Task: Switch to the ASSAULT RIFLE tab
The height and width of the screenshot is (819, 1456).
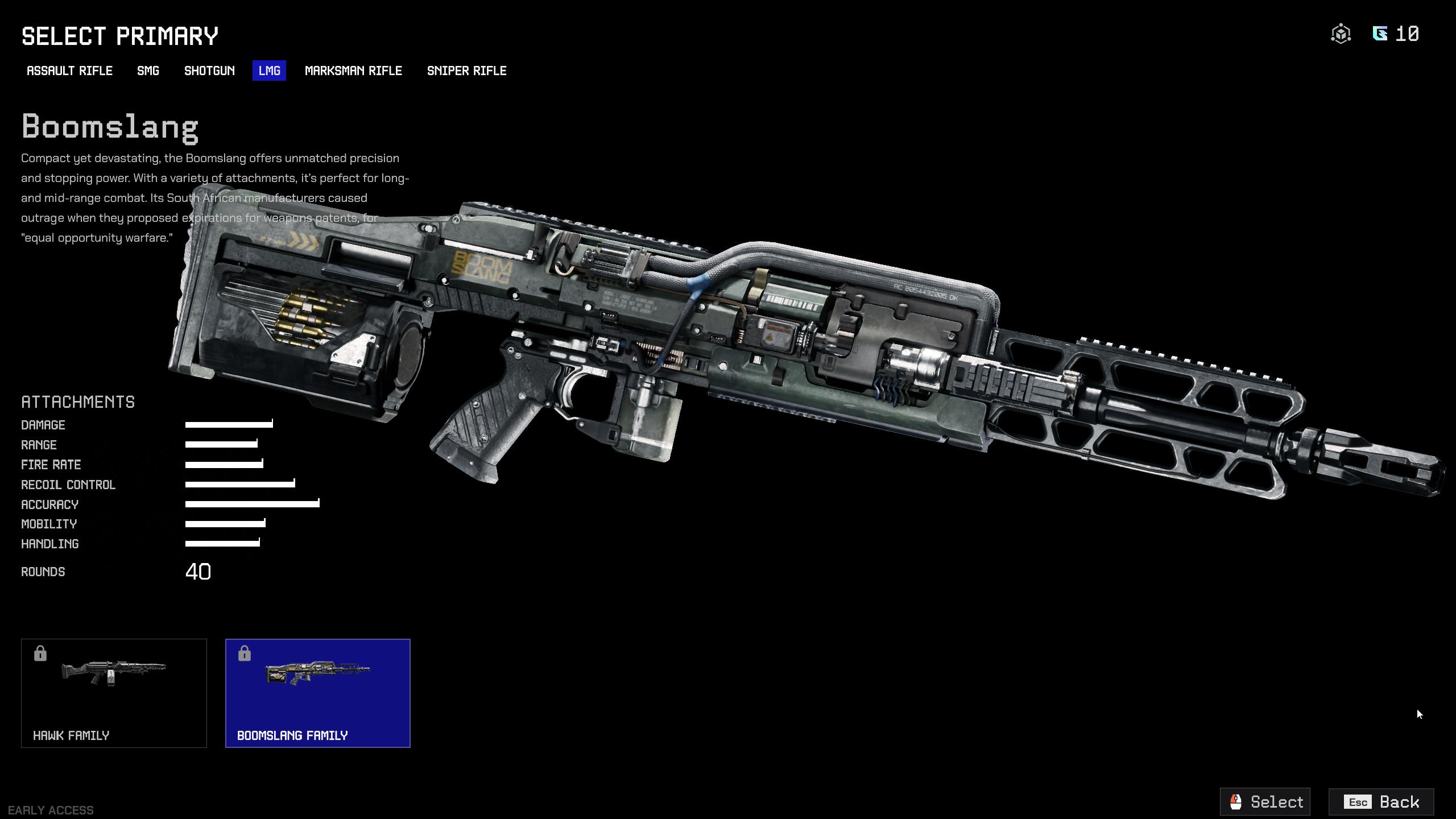Action: (69, 71)
